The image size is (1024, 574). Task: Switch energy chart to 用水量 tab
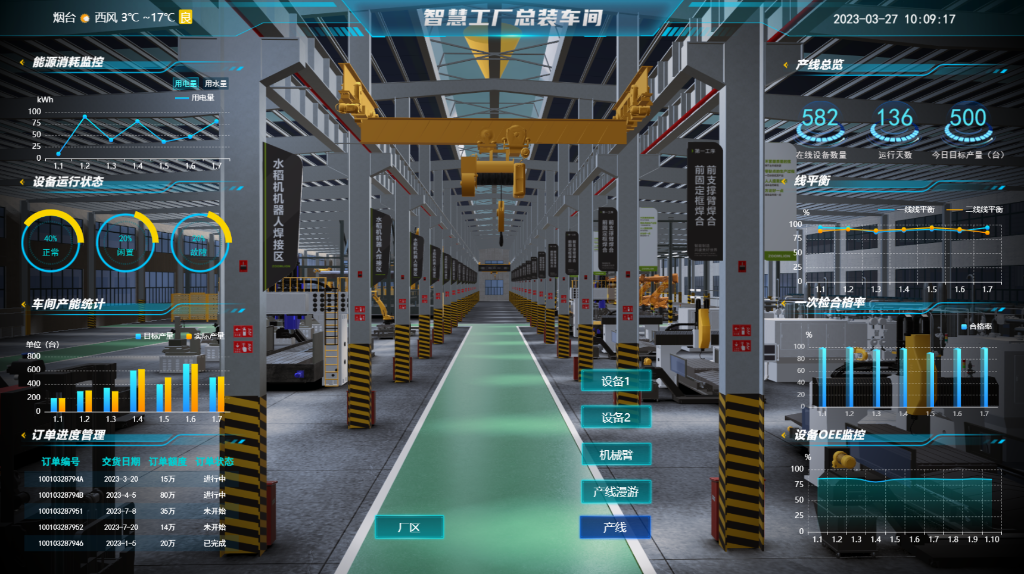point(215,84)
